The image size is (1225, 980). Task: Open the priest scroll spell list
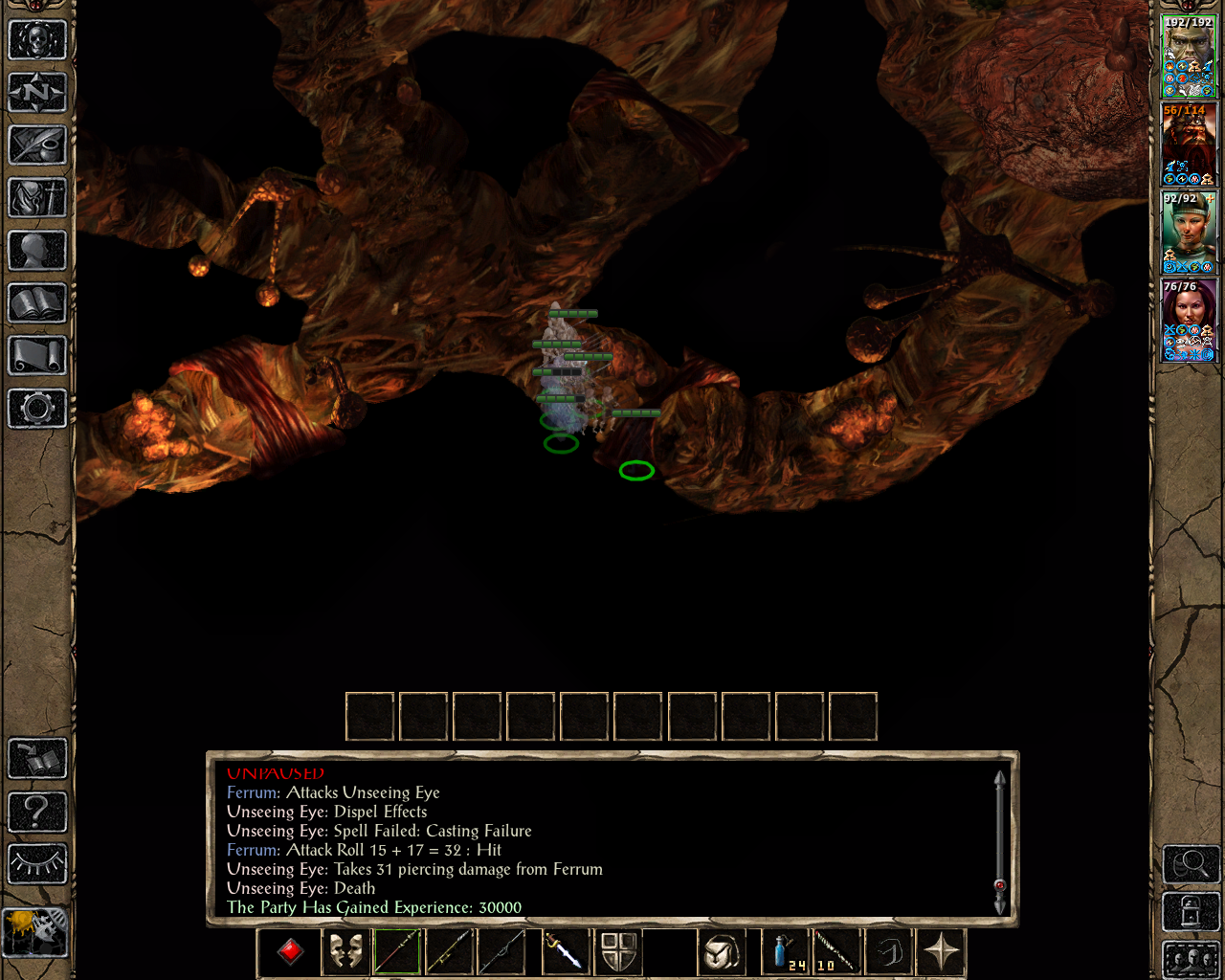coord(38,356)
